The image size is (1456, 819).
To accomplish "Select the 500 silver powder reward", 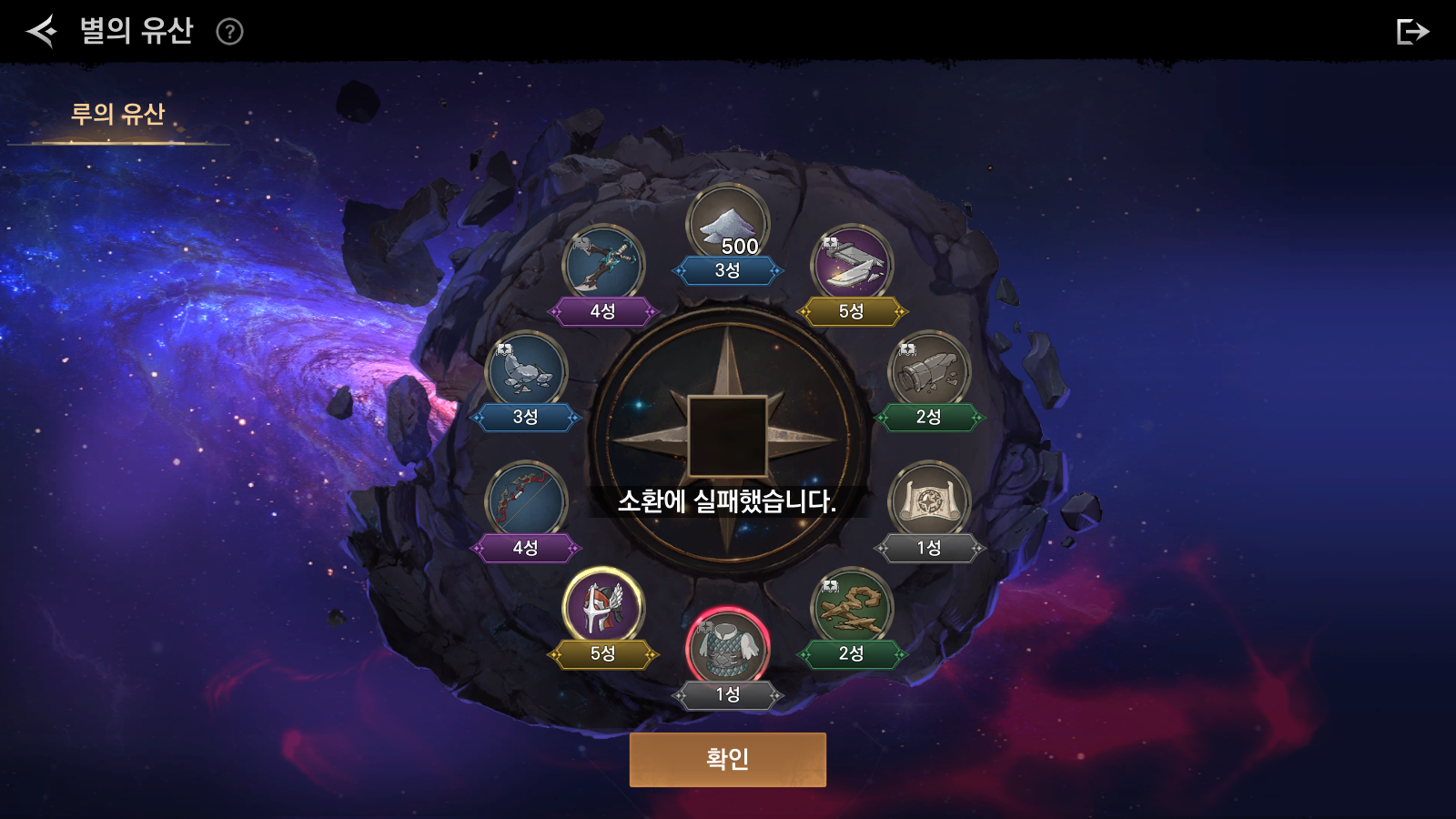I will [x=727, y=225].
